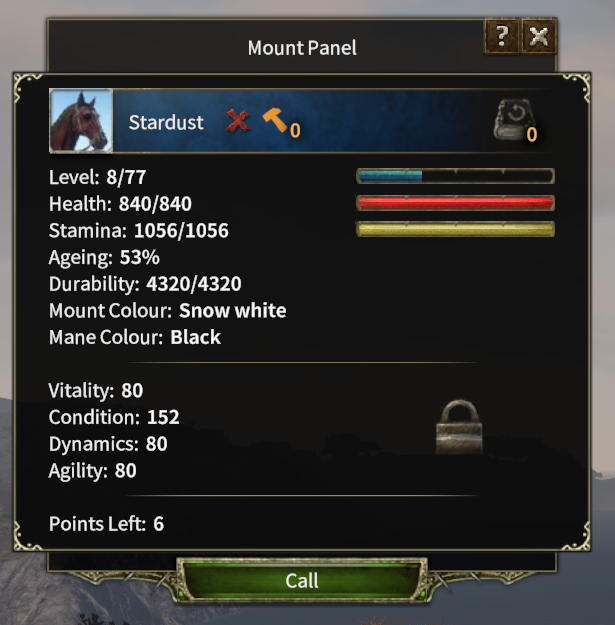Screen dimensions: 615x625
Task: Click the stone reset scroll icon
Action: point(514,121)
